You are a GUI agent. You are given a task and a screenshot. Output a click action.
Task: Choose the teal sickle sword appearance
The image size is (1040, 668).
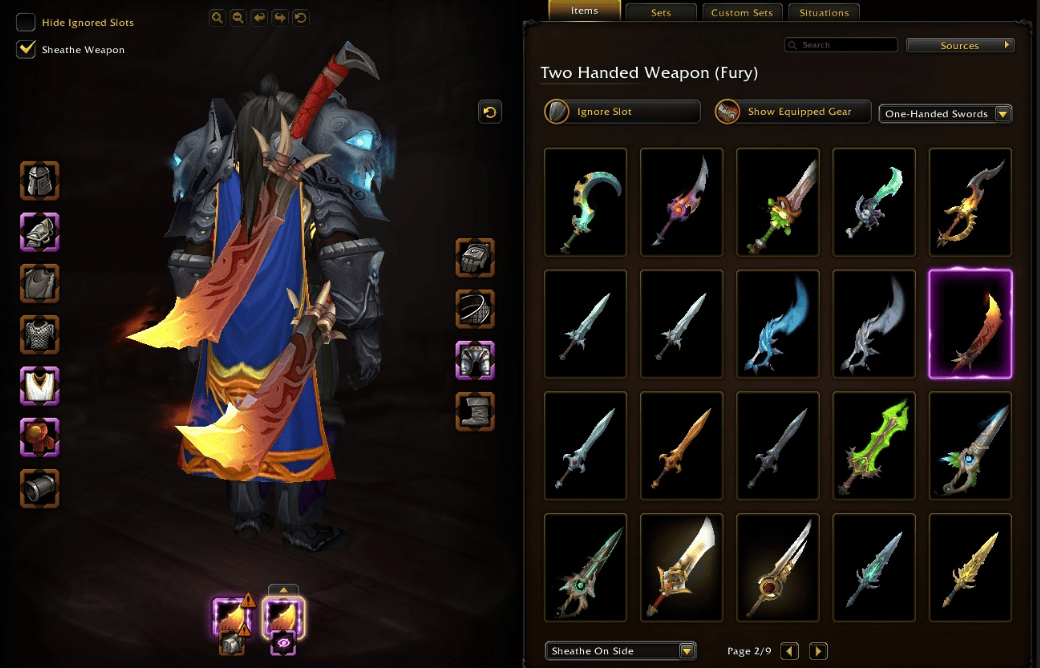(x=586, y=202)
